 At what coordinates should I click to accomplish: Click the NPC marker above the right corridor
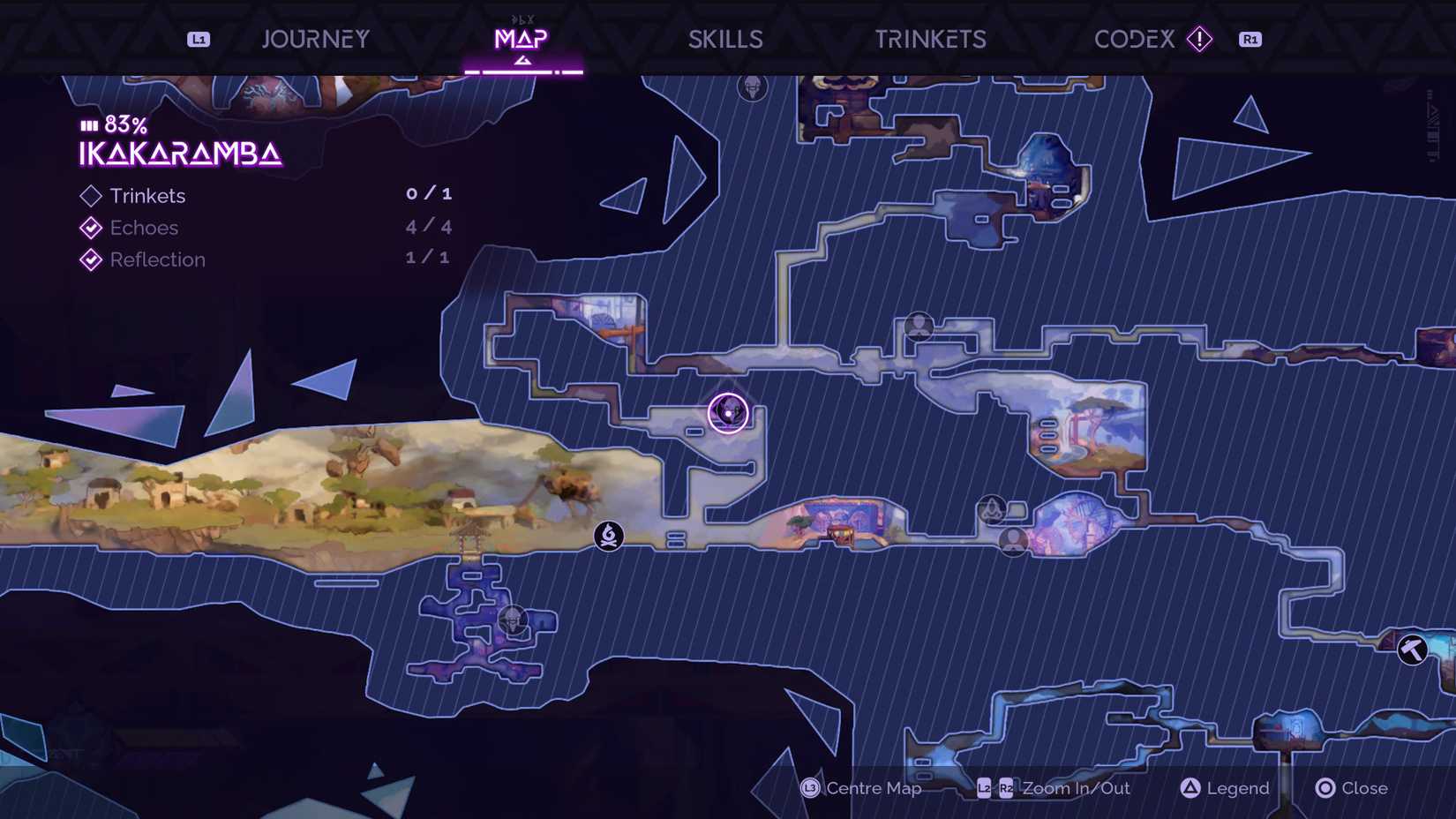coord(919,327)
